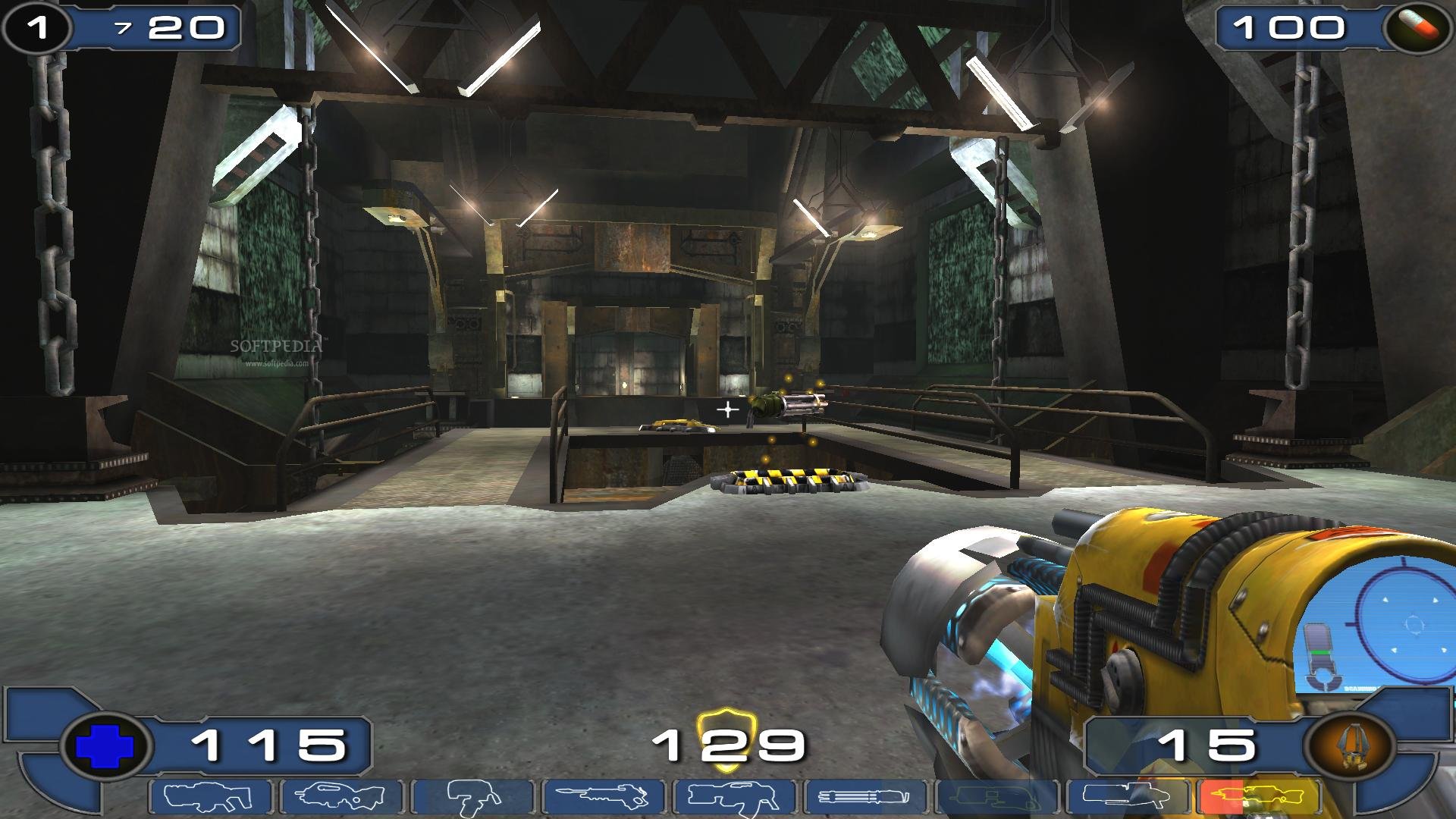Screen dimensions: 1456x819
Task: Select the Rocket Launcher weapon slot
Action: point(1127,798)
